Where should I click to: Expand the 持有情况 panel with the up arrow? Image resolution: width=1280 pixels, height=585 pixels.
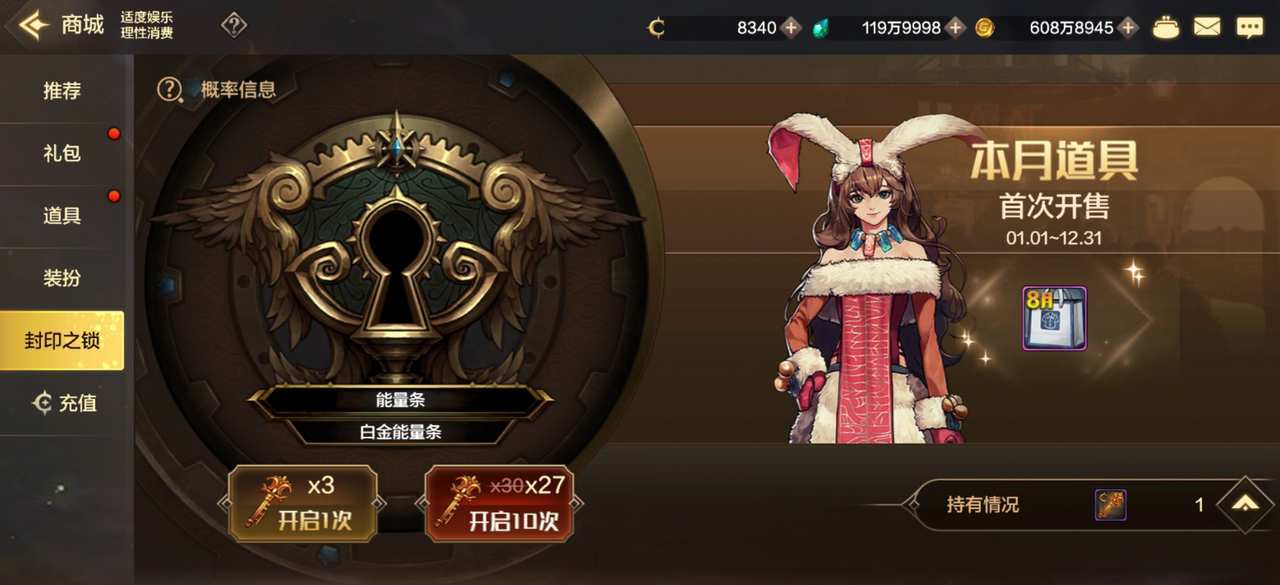[x=1245, y=505]
